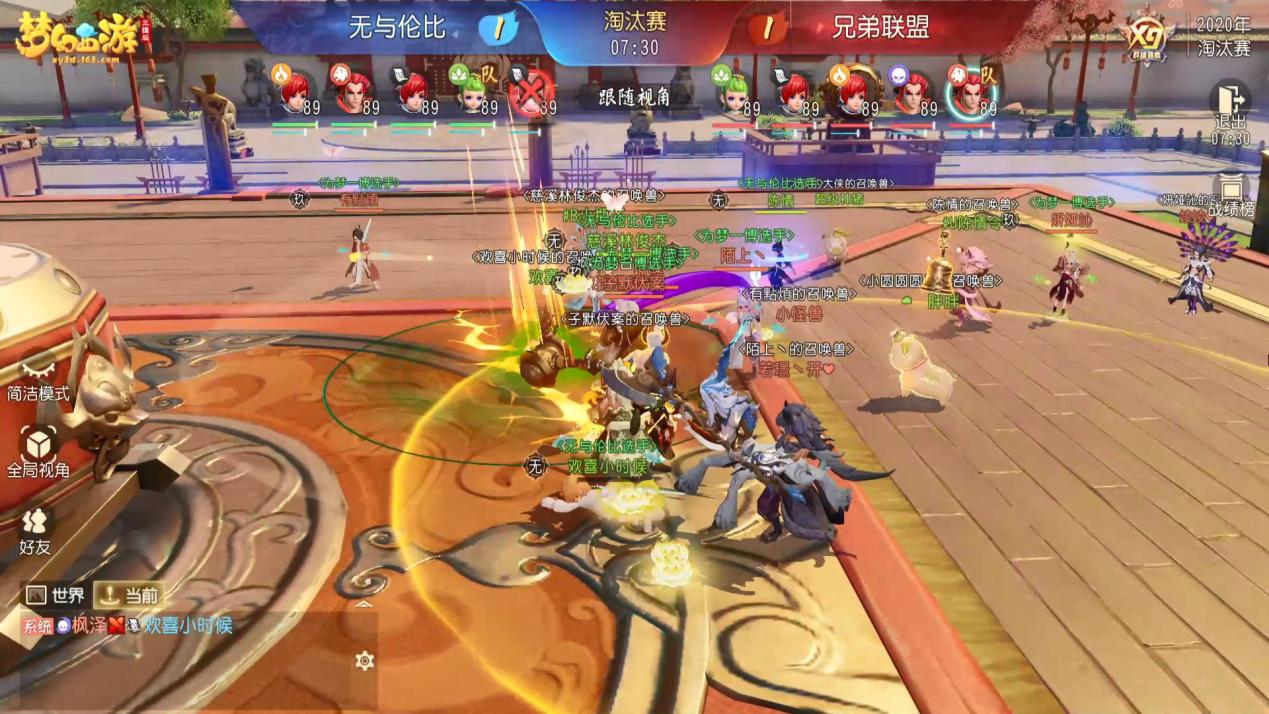Click the 枫泽 player name in chat
1269x714 pixels.
(89, 626)
